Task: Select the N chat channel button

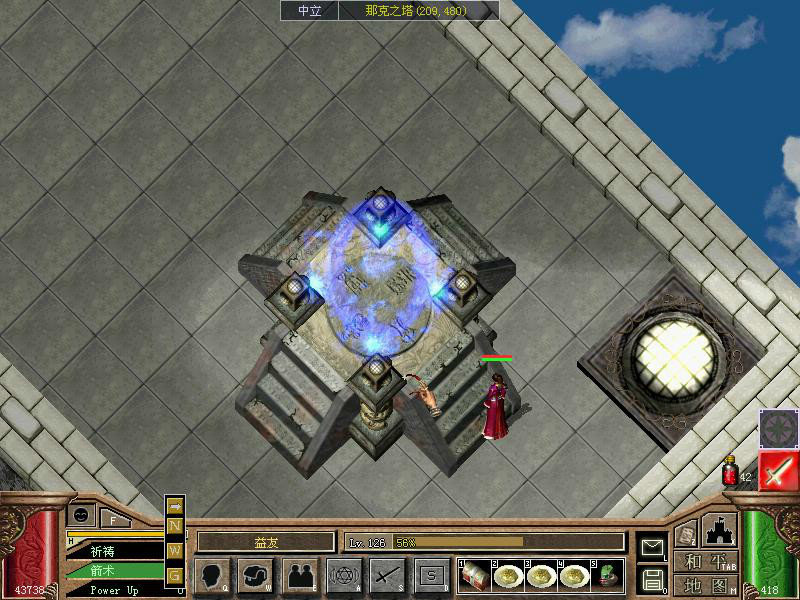Action: pyautogui.click(x=174, y=526)
